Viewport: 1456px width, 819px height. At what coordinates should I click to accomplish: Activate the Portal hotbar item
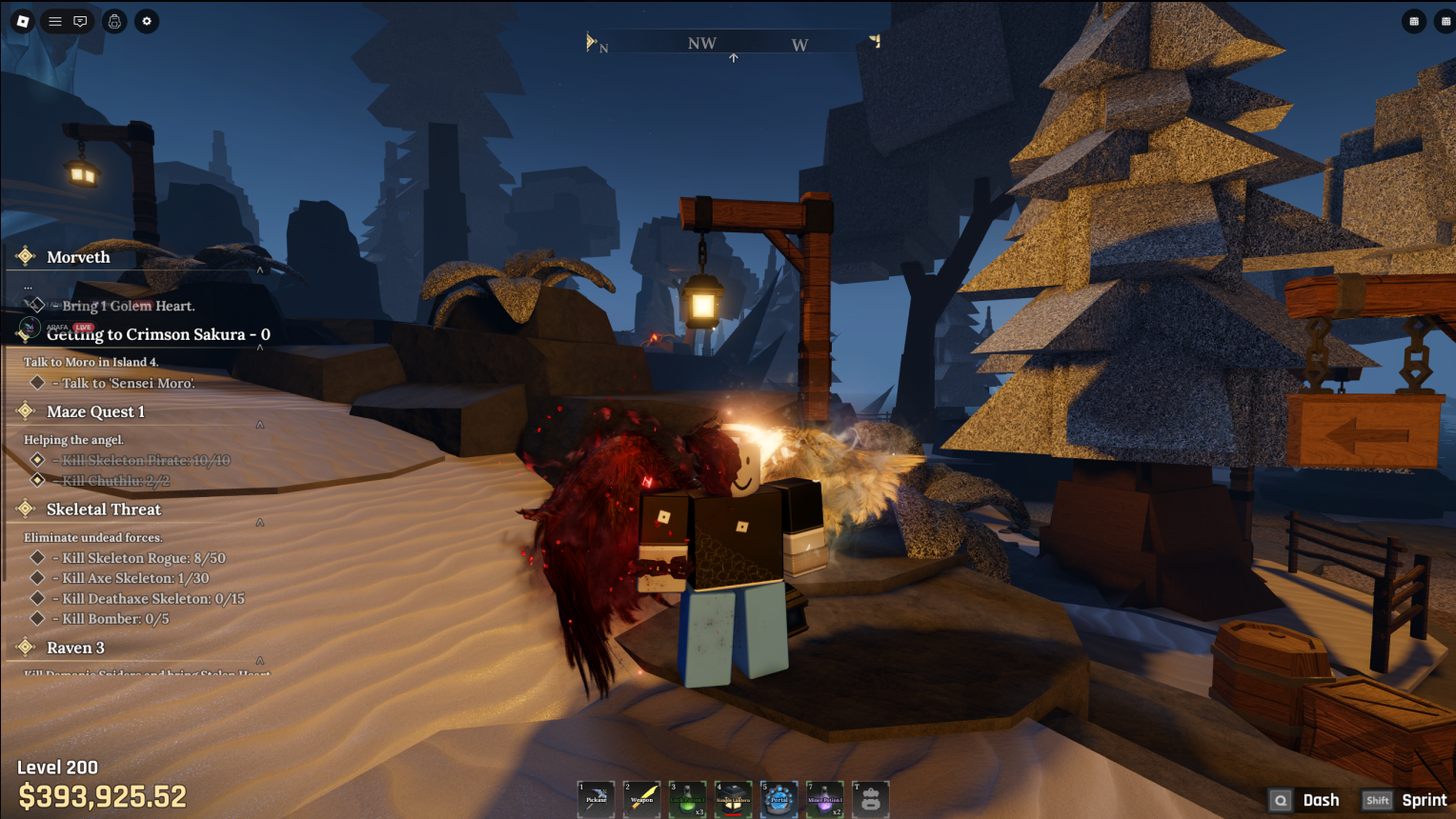coord(779,799)
